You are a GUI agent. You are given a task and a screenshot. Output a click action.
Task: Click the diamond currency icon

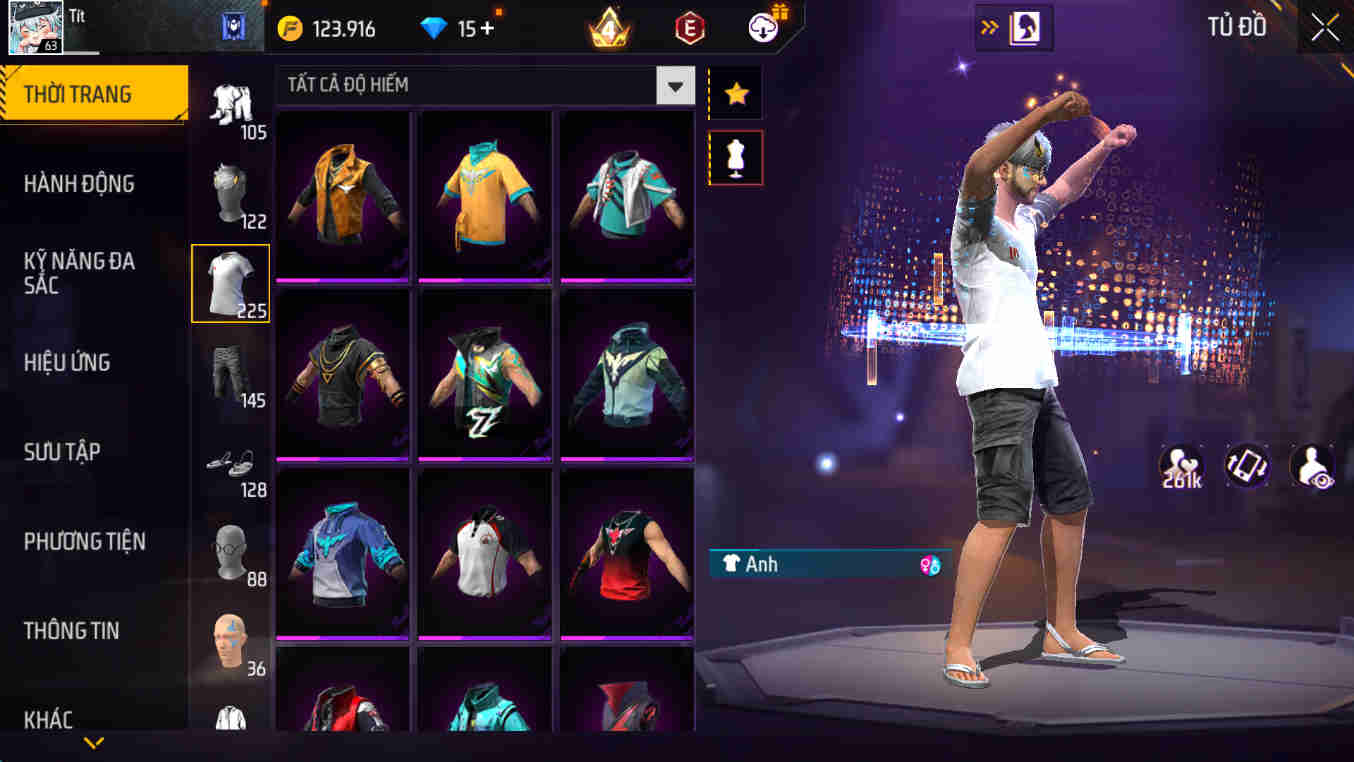[434, 27]
